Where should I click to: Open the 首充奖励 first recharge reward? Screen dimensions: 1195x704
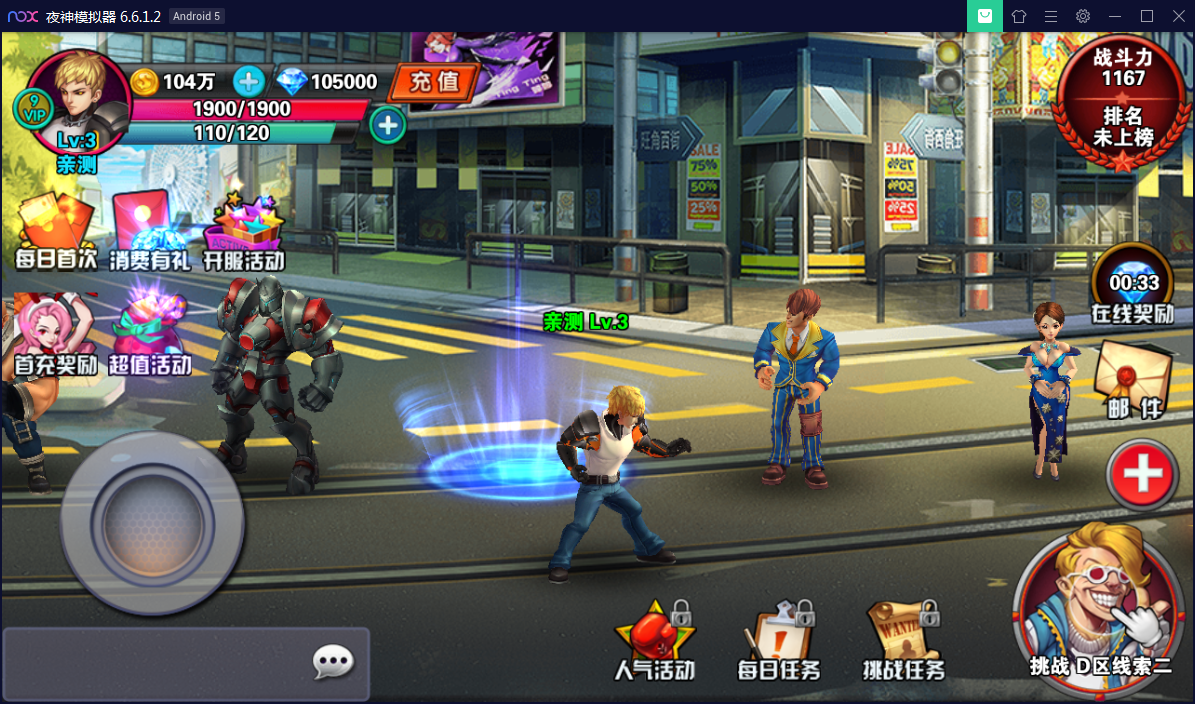(x=56, y=336)
